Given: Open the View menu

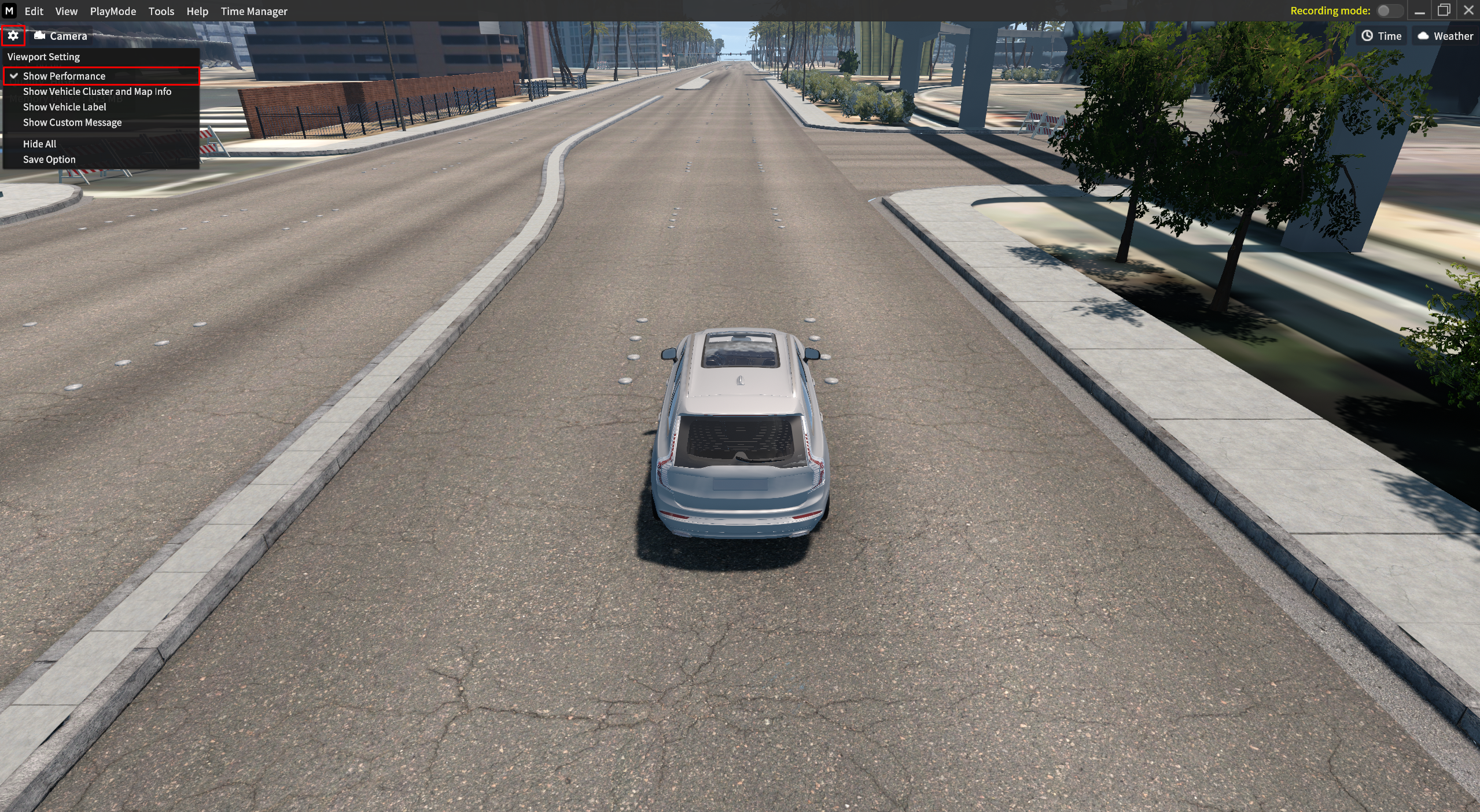Looking at the screenshot, I should tap(66, 11).
